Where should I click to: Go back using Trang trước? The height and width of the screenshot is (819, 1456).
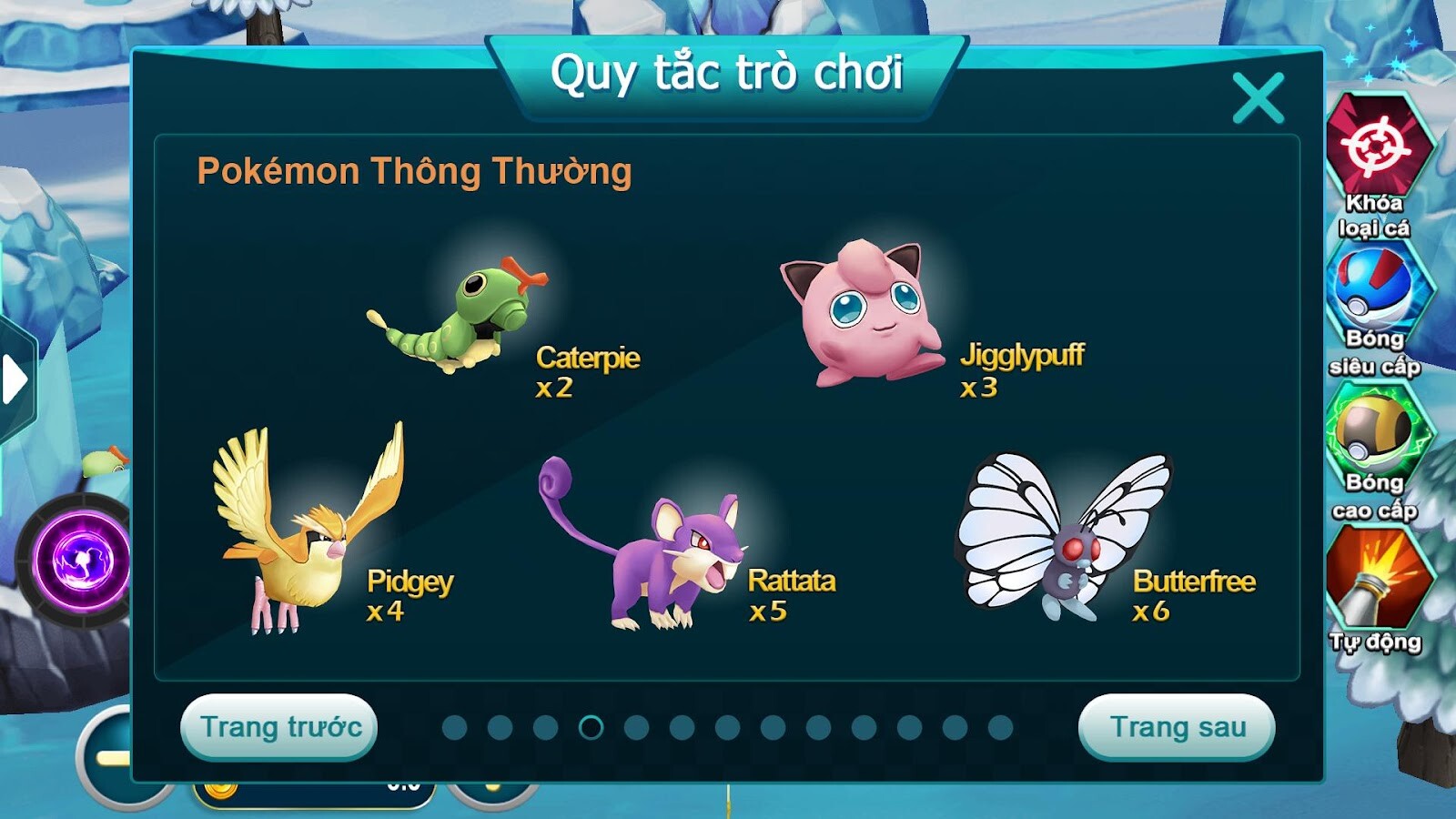[x=278, y=728]
